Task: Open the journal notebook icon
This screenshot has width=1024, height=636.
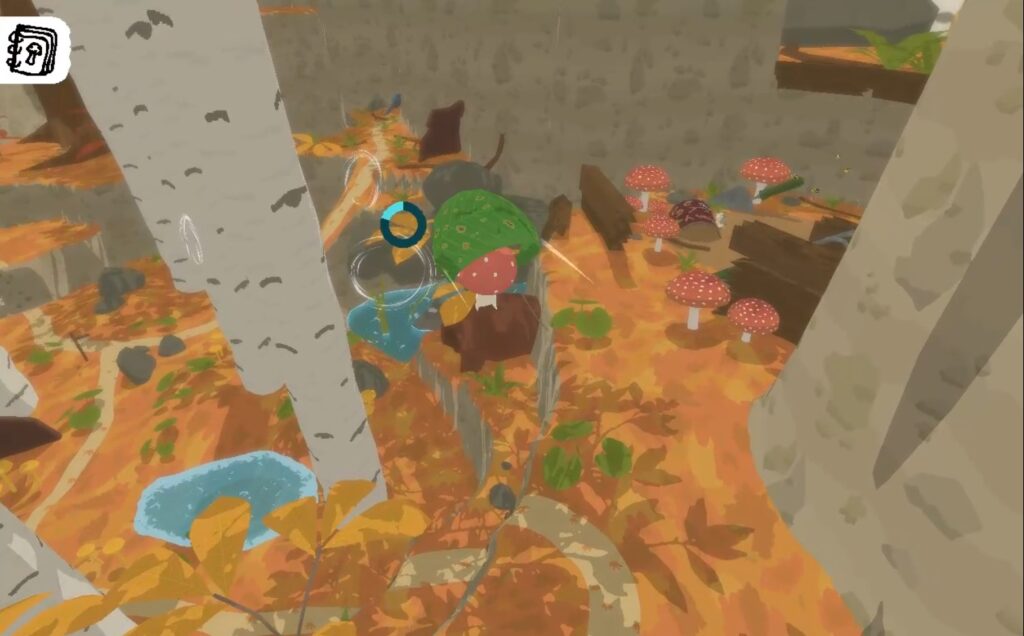Action: tap(33, 48)
